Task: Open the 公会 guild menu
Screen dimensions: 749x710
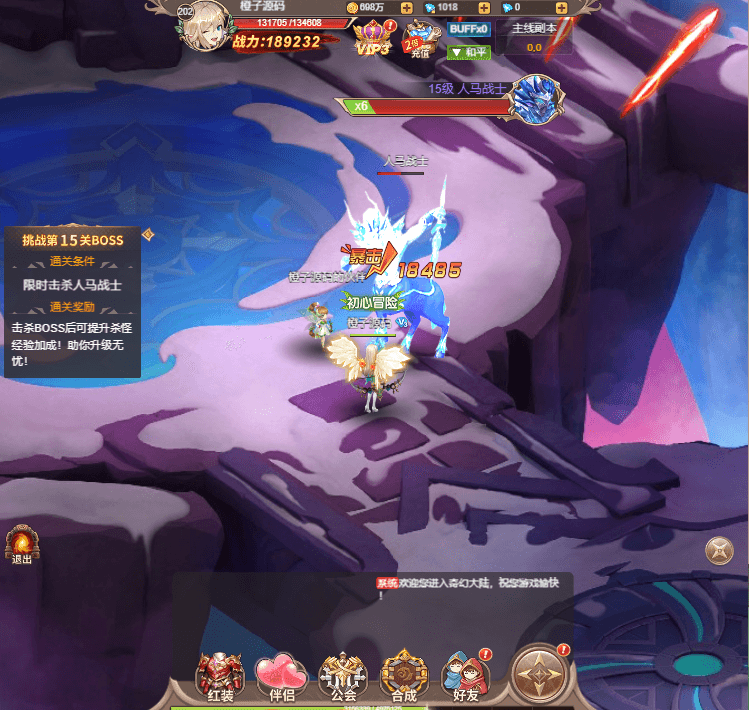Action: click(x=341, y=675)
